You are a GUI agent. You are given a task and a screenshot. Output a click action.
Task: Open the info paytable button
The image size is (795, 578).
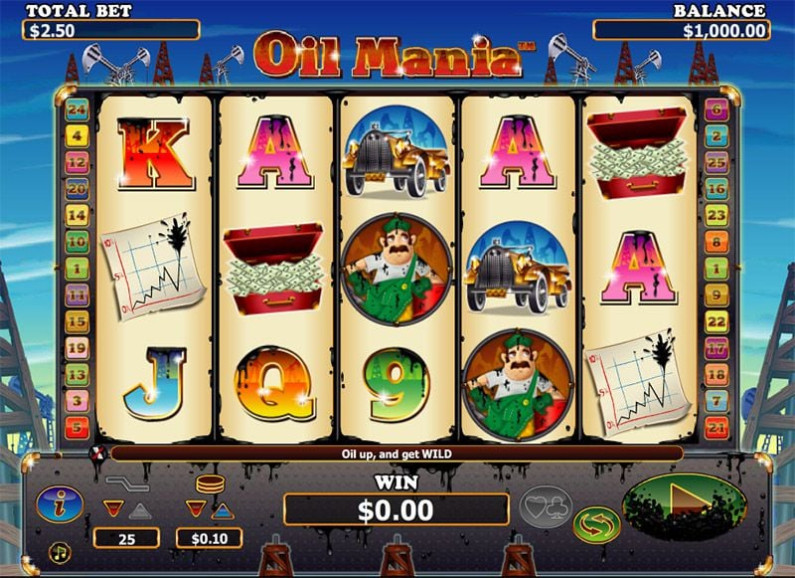tap(59, 504)
